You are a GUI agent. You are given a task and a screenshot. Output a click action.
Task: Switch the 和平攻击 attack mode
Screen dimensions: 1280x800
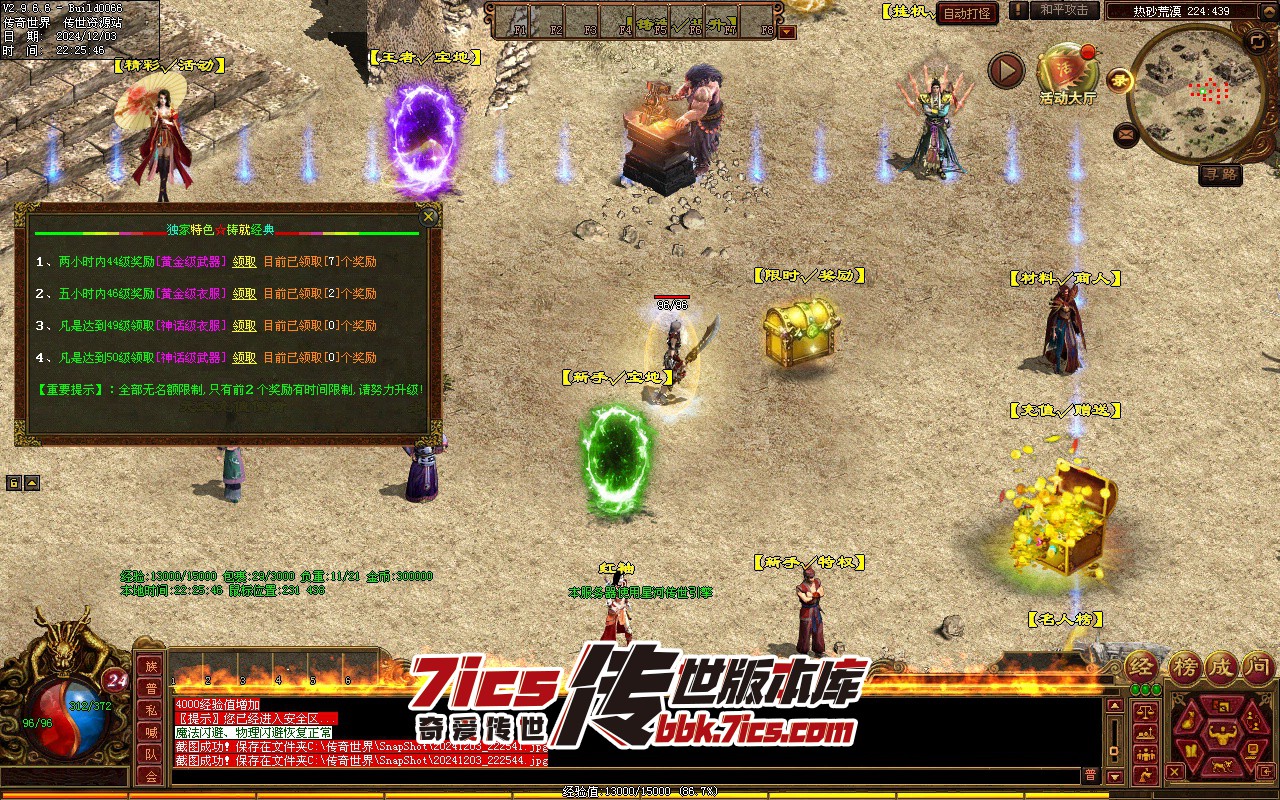pos(1064,10)
